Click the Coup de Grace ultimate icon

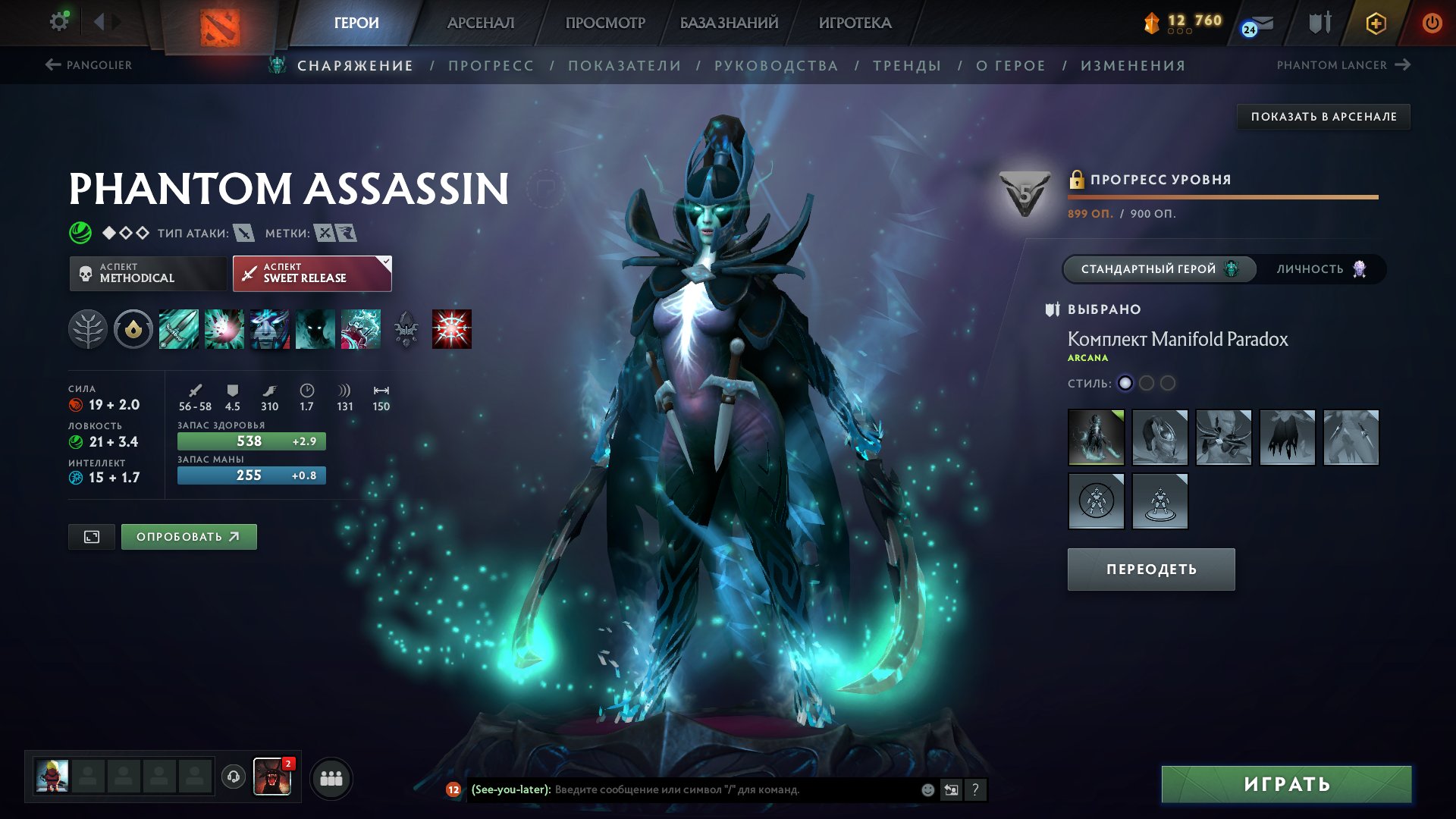pyautogui.click(x=452, y=329)
